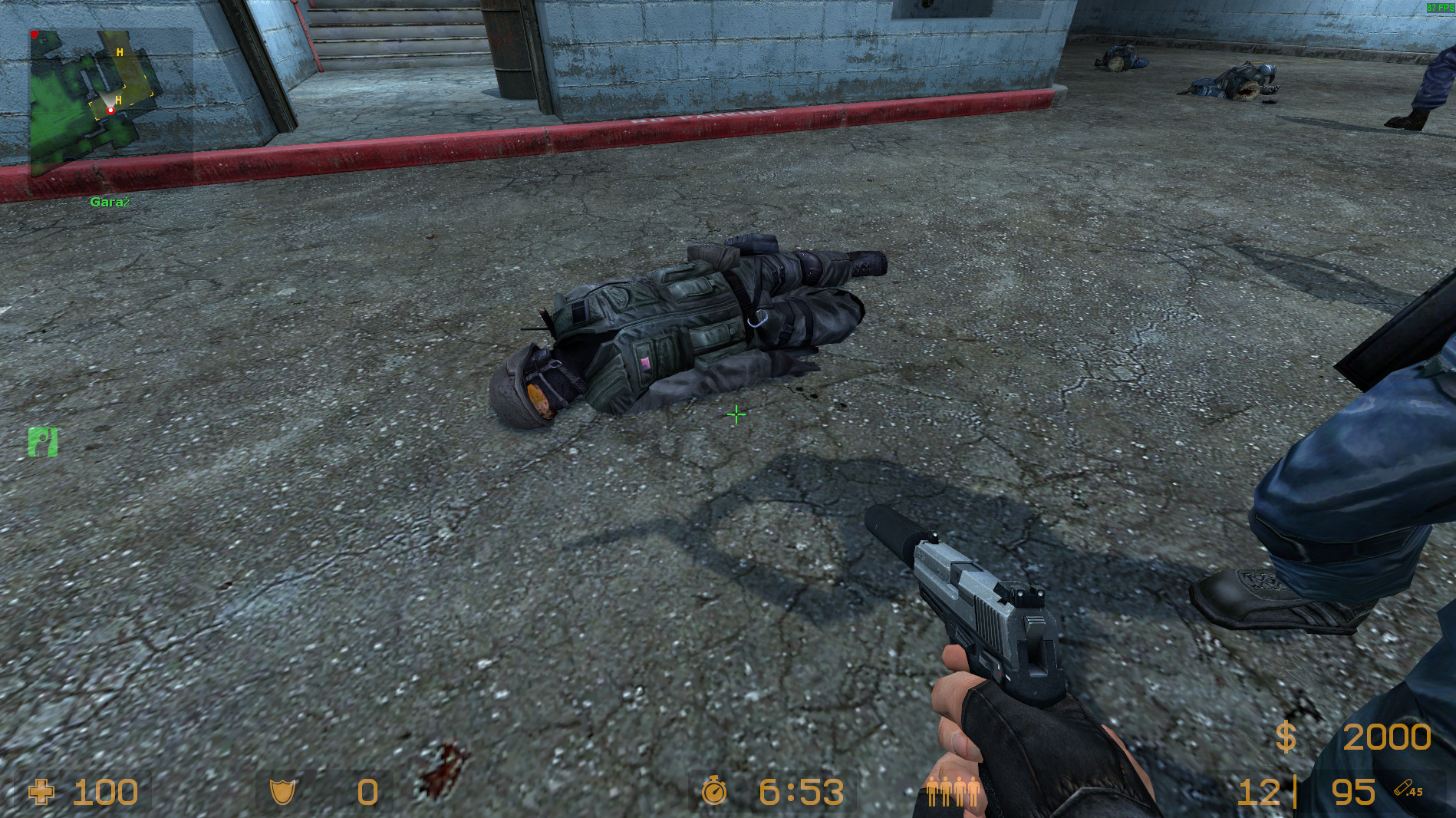The height and width of the screenshot is (818, 1456).
Task: Click the green Garaż location label
Action: (x=109, y=200)
